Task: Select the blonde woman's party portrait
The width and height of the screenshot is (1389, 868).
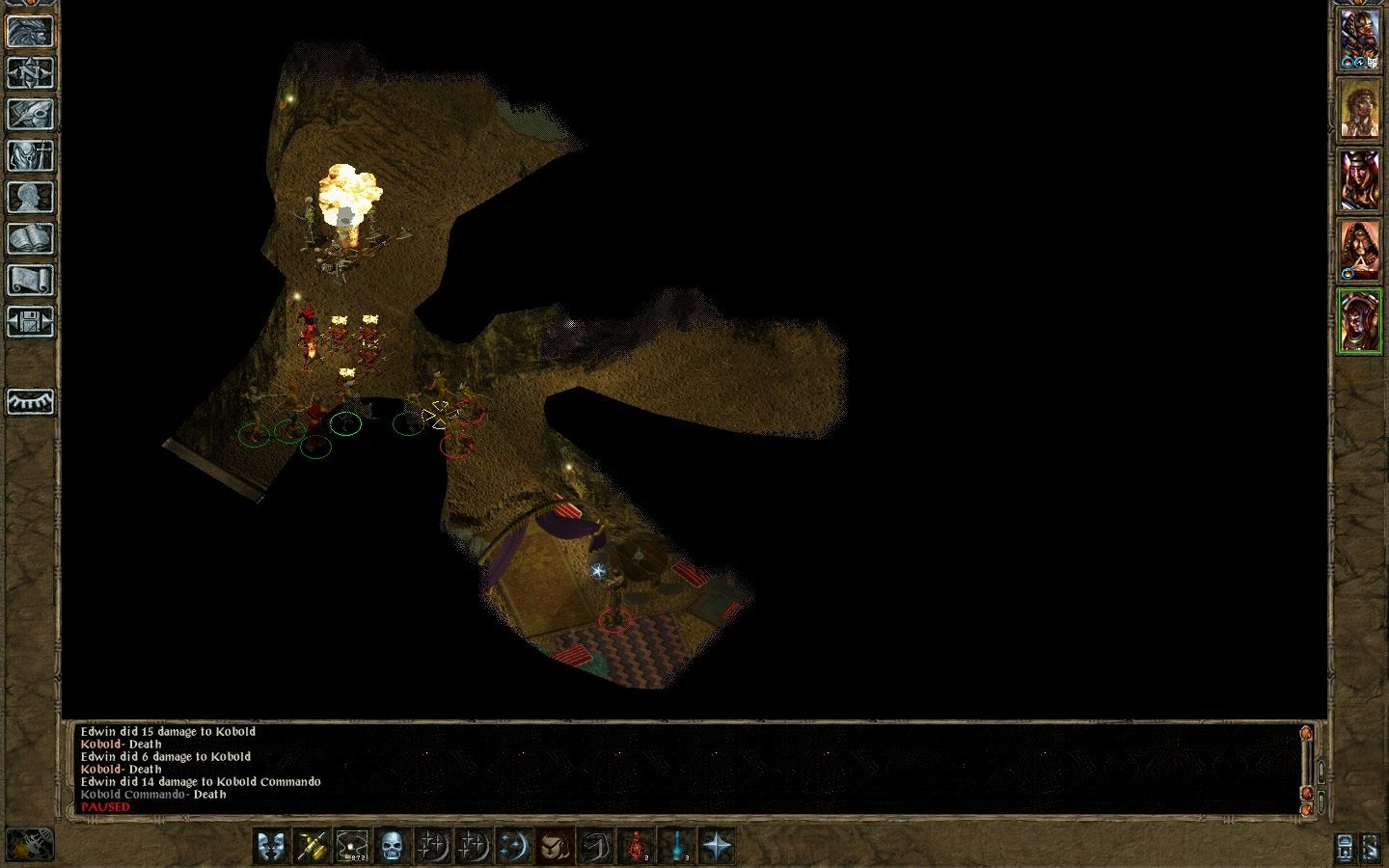Action: coord(1359,108)
